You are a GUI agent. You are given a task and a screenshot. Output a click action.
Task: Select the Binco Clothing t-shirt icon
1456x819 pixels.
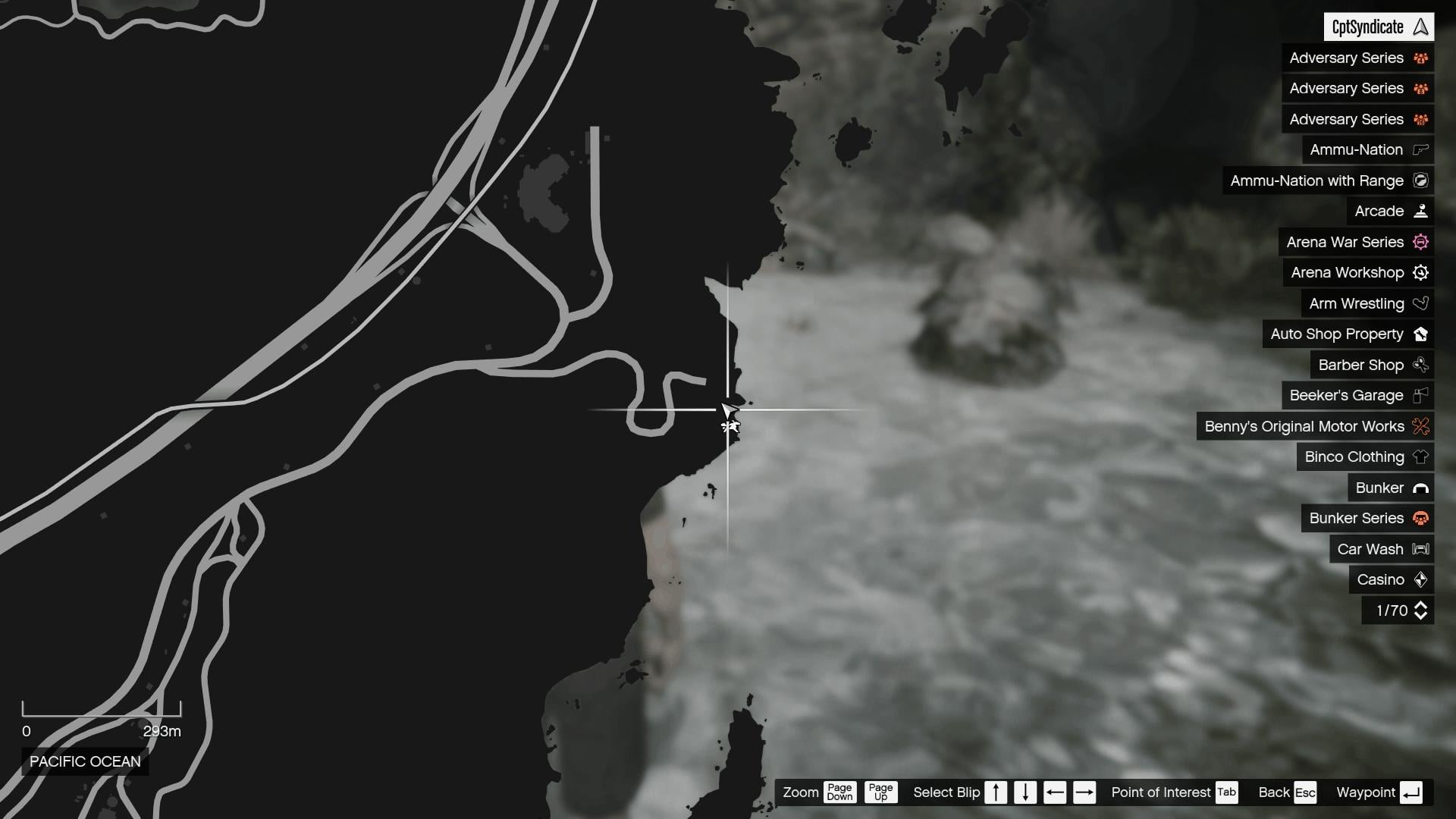[1421, 457]
